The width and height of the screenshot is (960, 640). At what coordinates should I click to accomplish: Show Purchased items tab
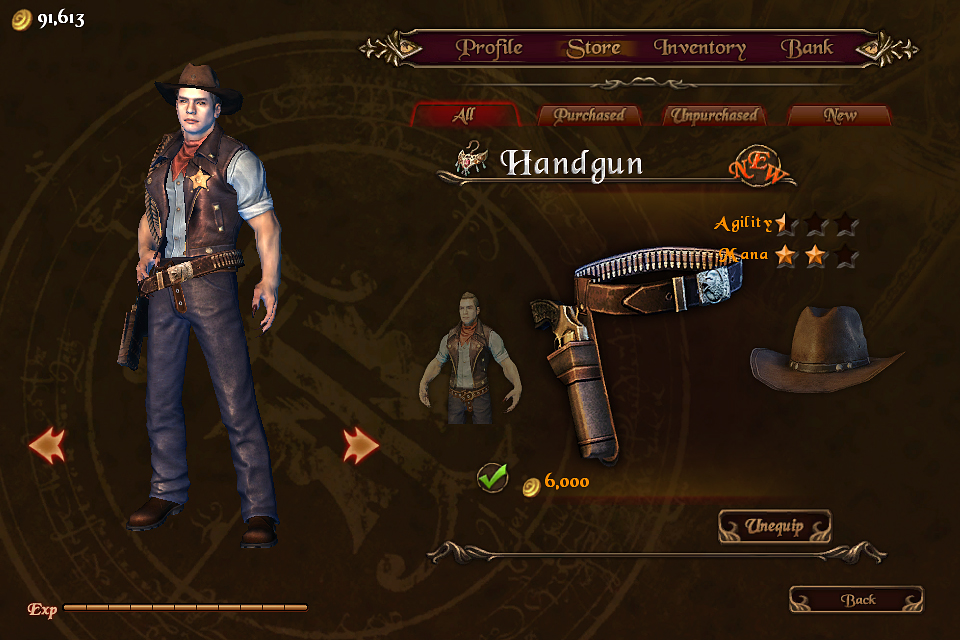point(589,115)
